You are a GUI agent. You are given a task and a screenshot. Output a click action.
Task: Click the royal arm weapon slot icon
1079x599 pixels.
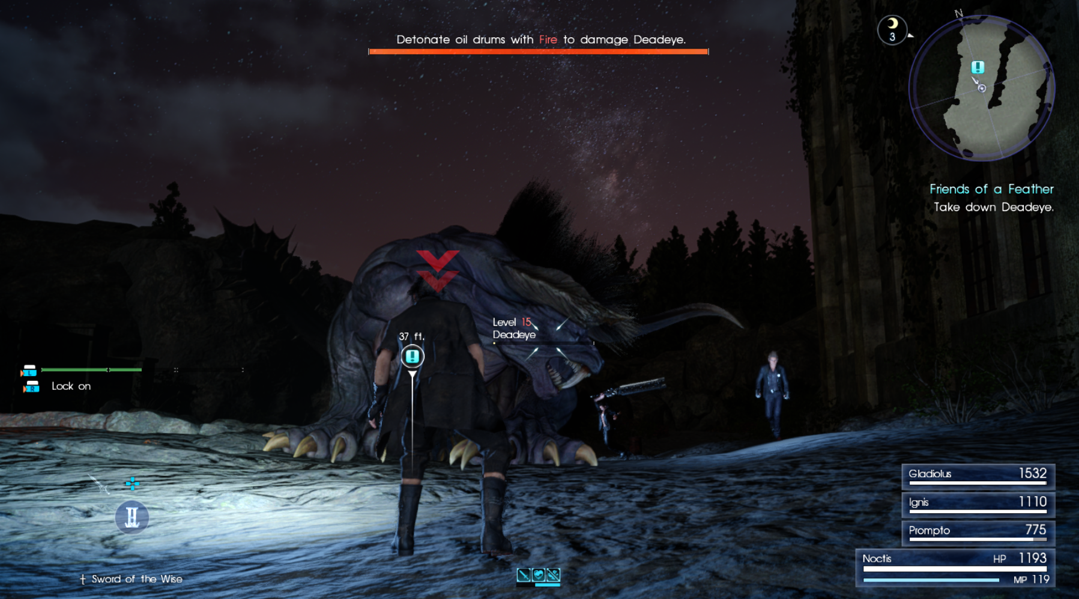(132, 517)
